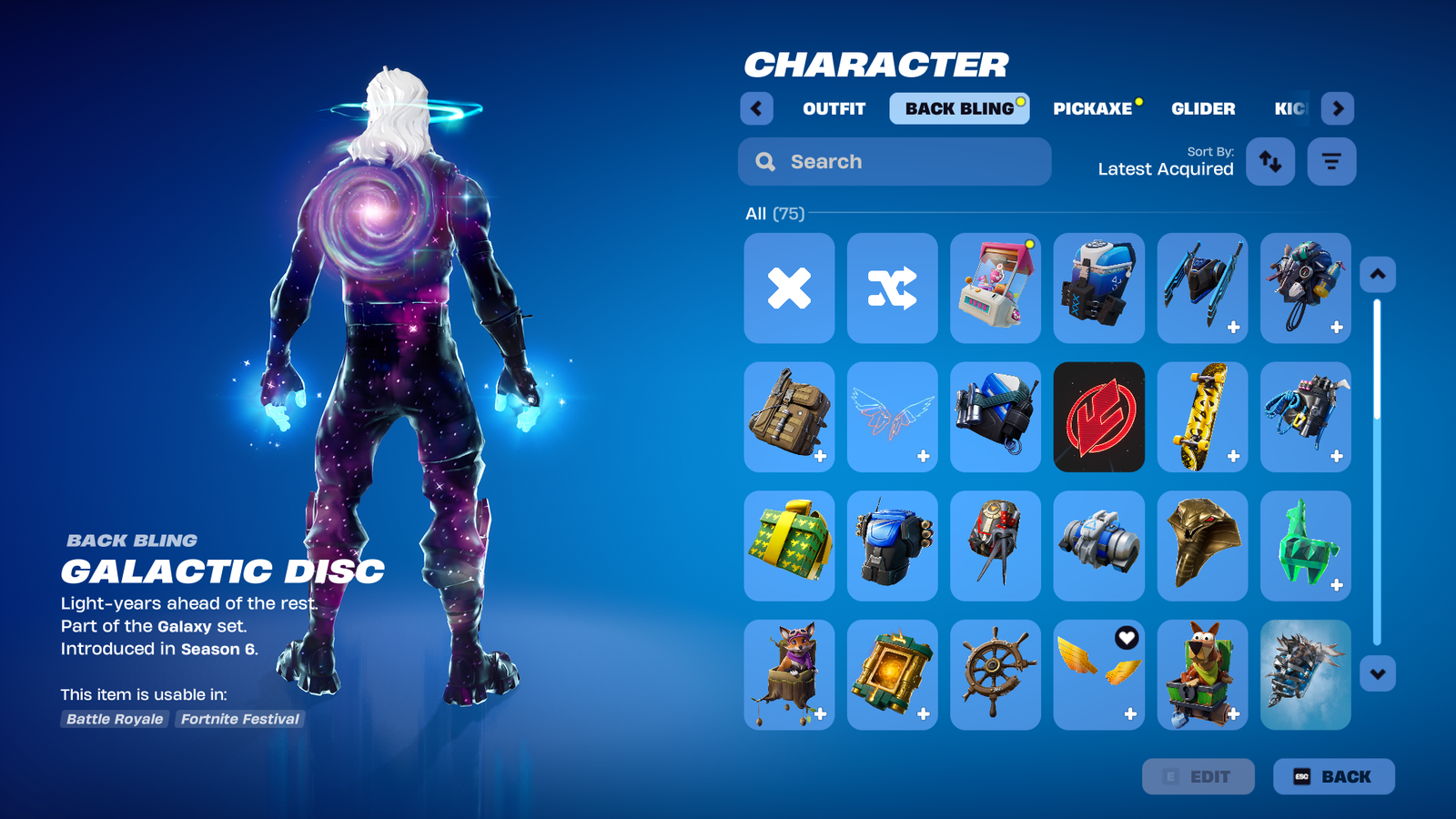1456x819 pixels.
Task: Remove equipped back bling with the X icon
Action: [789, 288]
